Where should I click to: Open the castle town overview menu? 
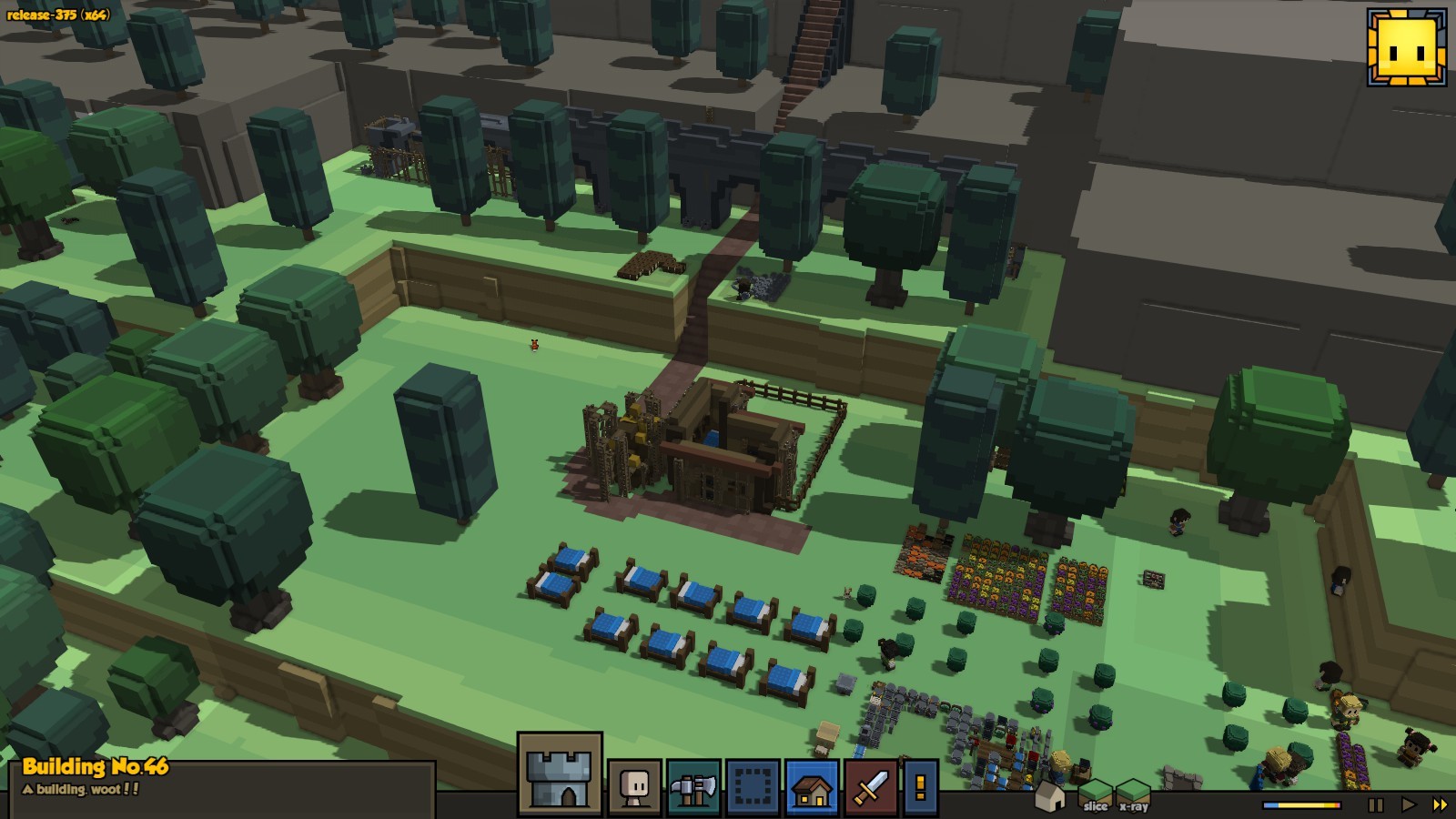click(560, 773)
